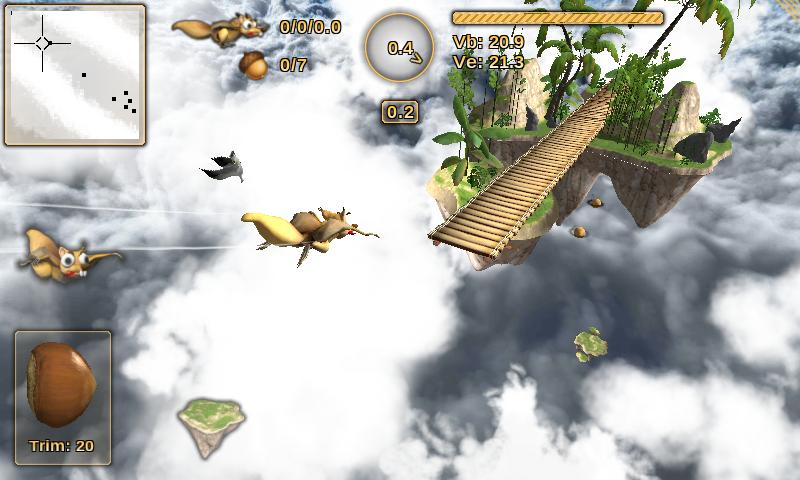Click the minimap in the corner

75,75
